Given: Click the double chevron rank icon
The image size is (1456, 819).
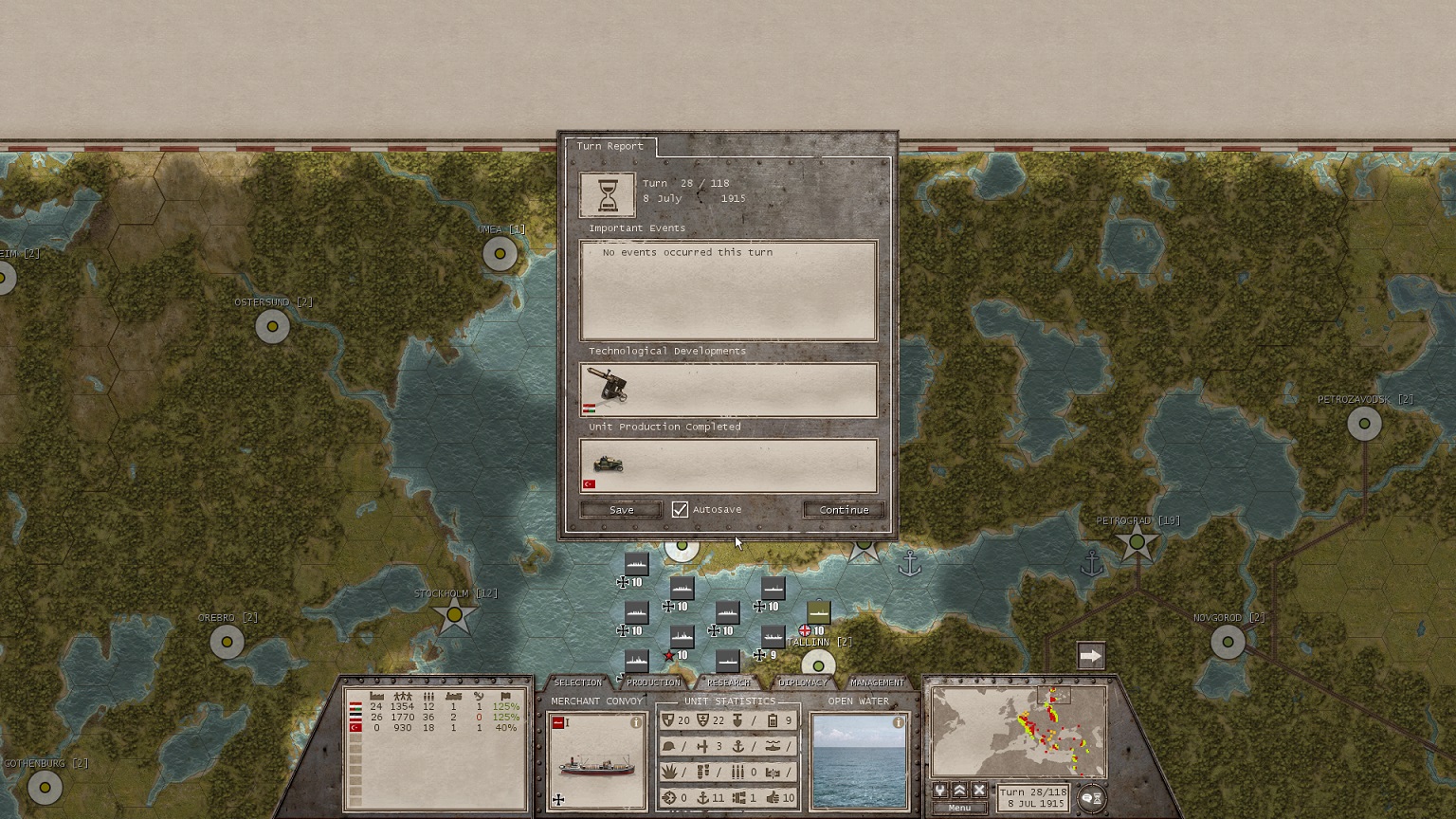Looking at the screenshot, I should [x=959, y=791].
